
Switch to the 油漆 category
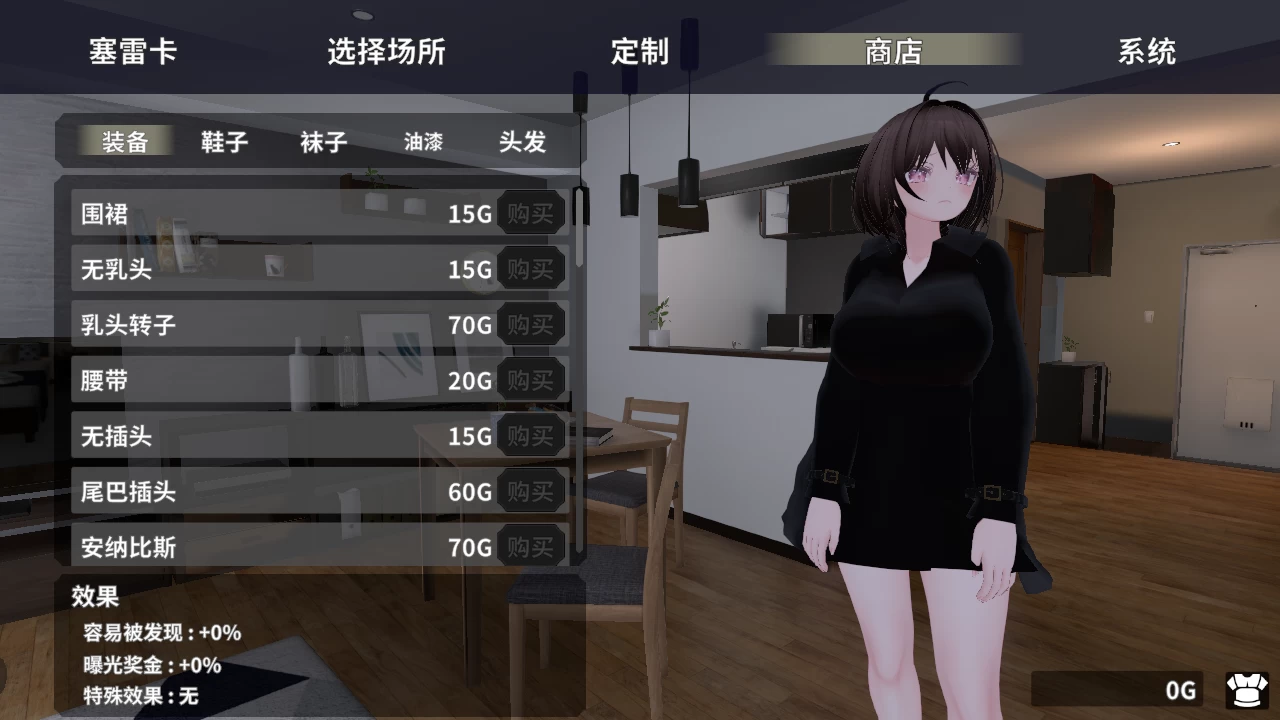click(424, 143)
